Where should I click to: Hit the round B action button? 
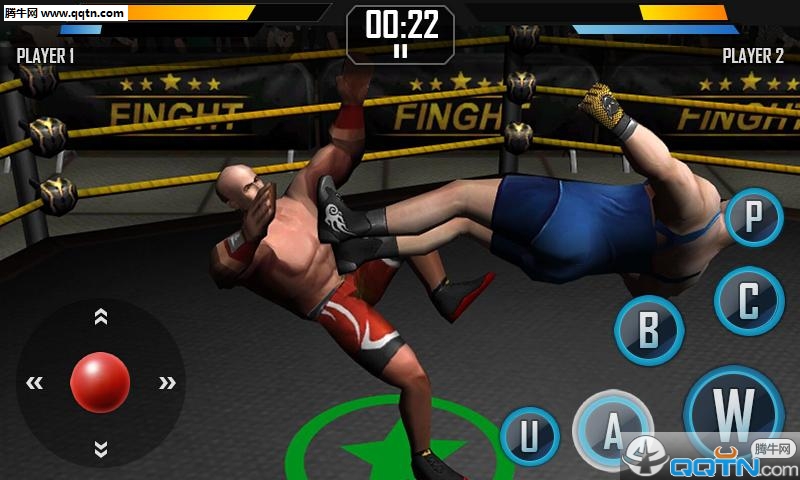coord(649,330)
